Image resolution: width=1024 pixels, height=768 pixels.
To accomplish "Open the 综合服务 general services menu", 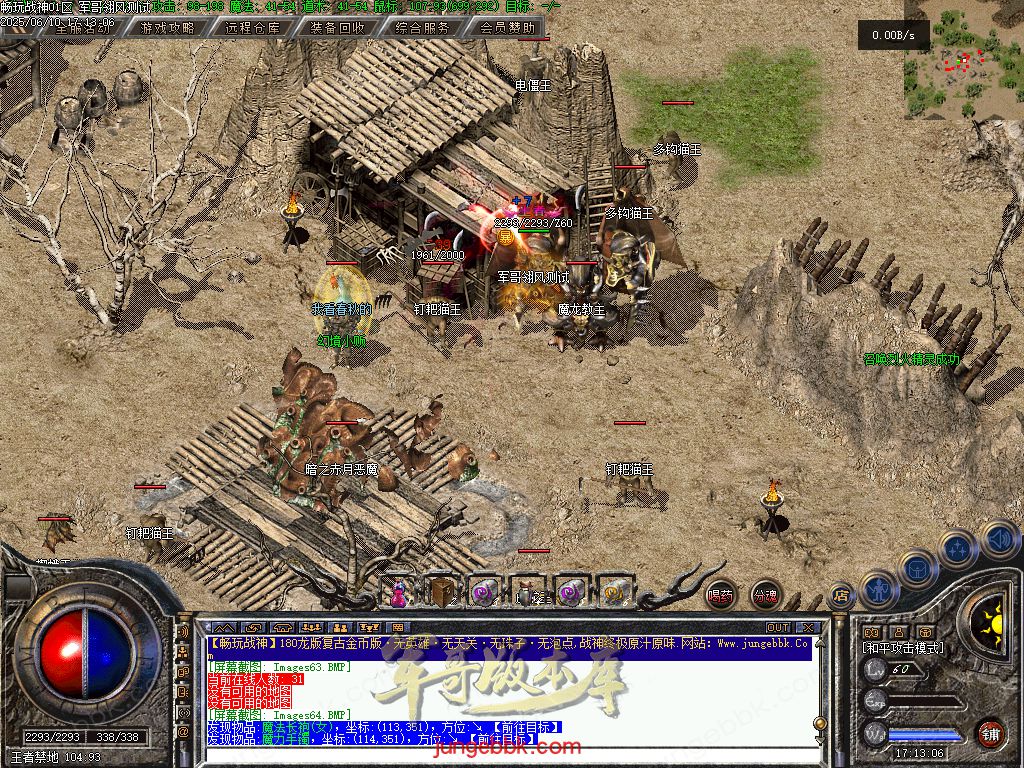I will [x=423, y=28].
